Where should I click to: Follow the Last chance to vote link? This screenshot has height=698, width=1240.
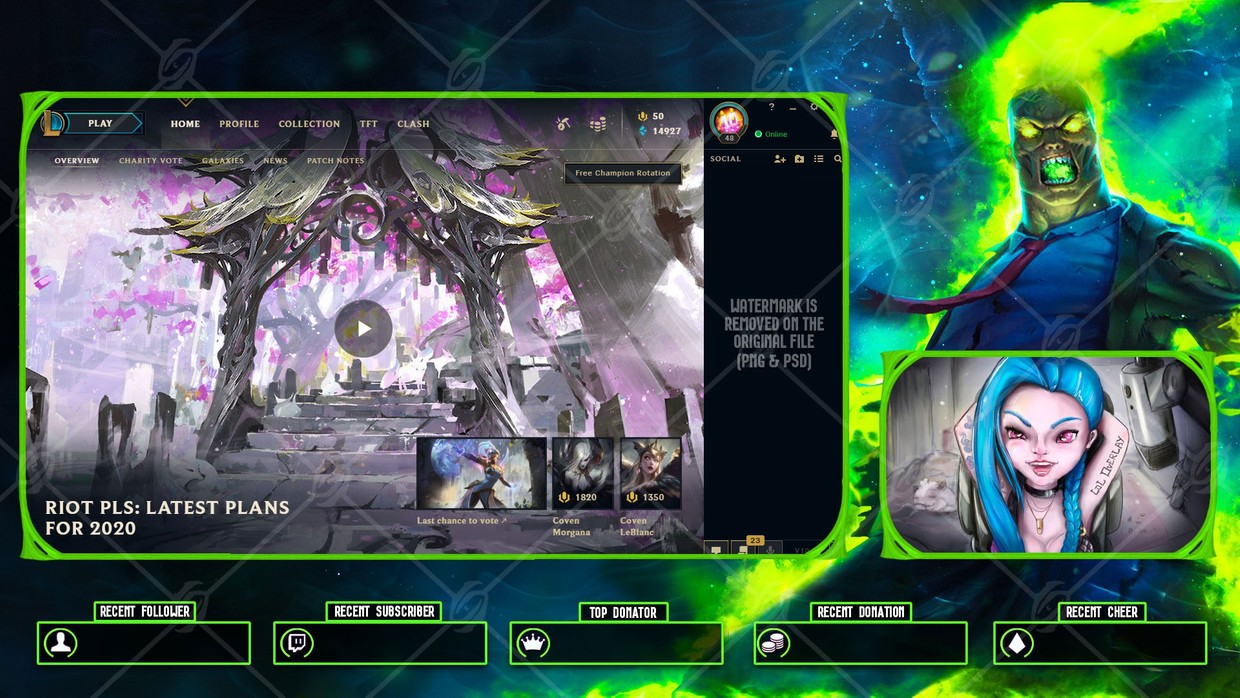pyautogui.click(x=462, y=521)
